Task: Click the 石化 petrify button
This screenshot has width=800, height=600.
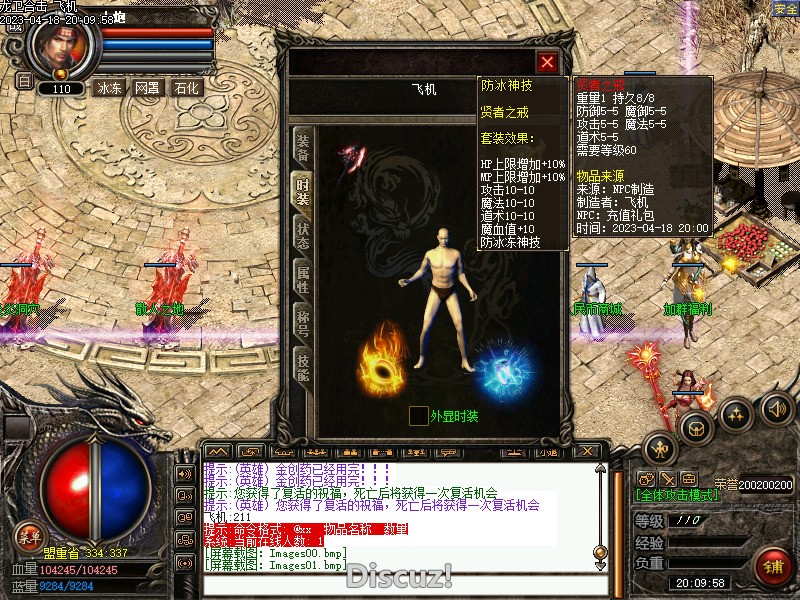Action: 186,87
